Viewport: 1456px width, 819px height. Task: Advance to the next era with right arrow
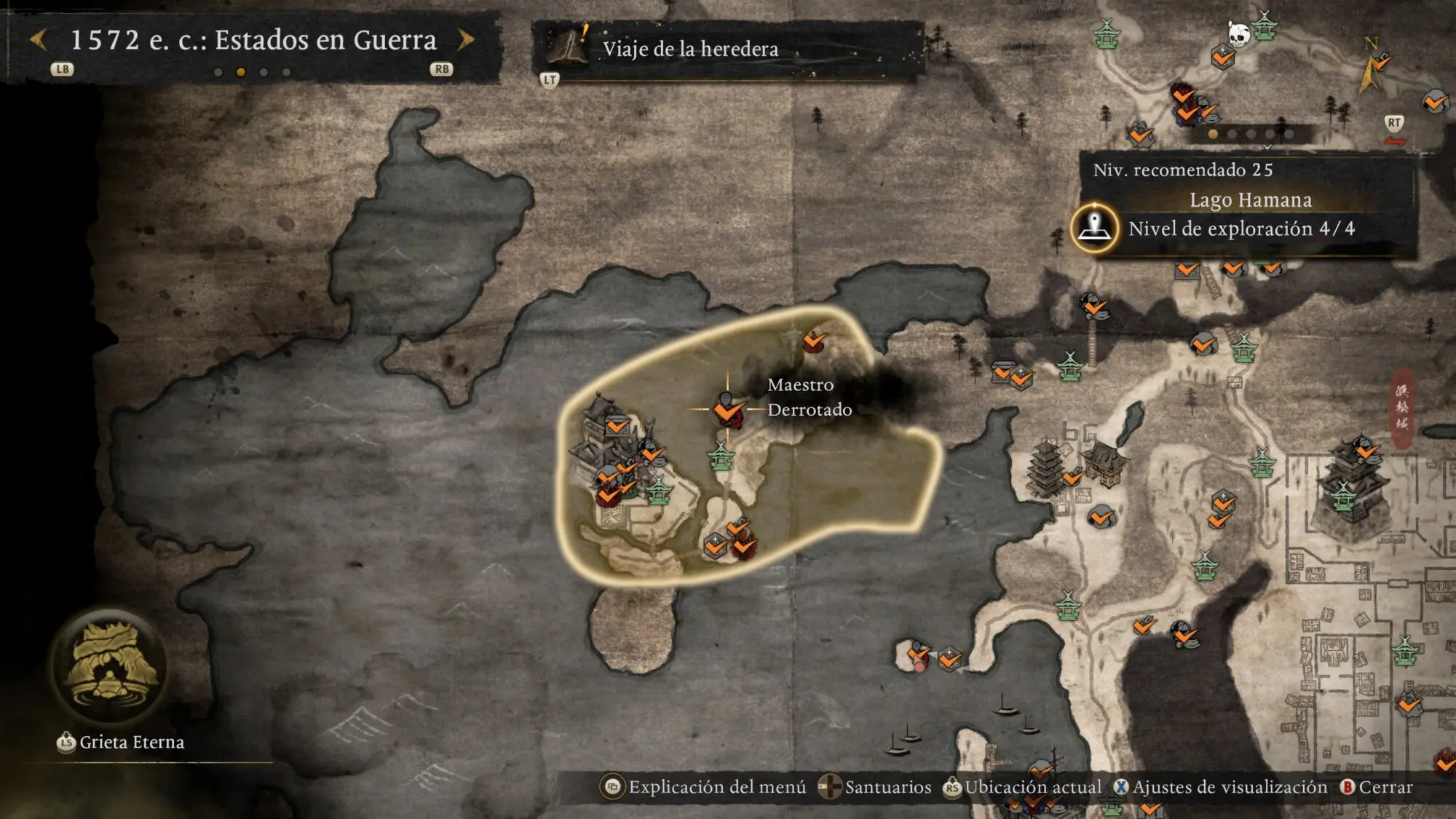(x=466, y=40)
